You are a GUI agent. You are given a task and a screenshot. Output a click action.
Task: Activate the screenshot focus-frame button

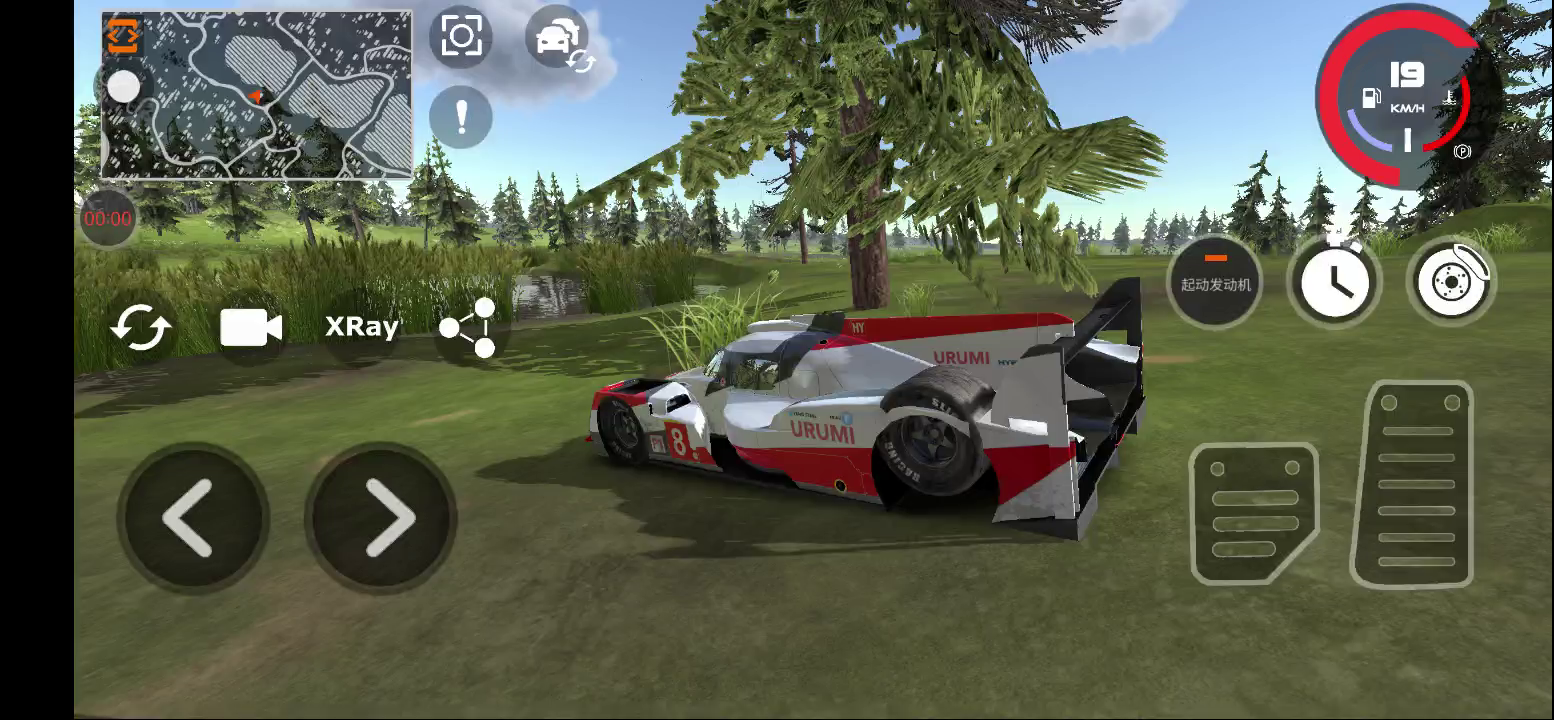pyautogui.click(x=461, y=37)
